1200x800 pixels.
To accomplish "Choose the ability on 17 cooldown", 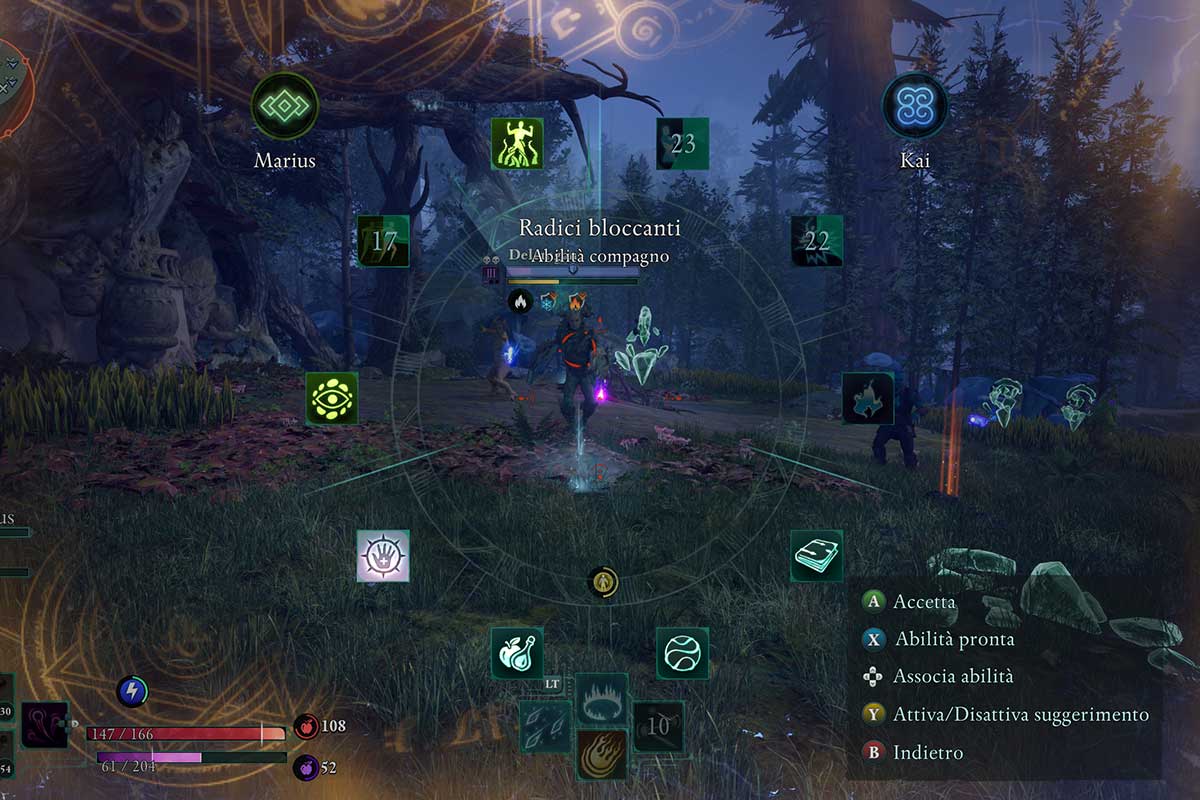I will click(x=384, y=241).
